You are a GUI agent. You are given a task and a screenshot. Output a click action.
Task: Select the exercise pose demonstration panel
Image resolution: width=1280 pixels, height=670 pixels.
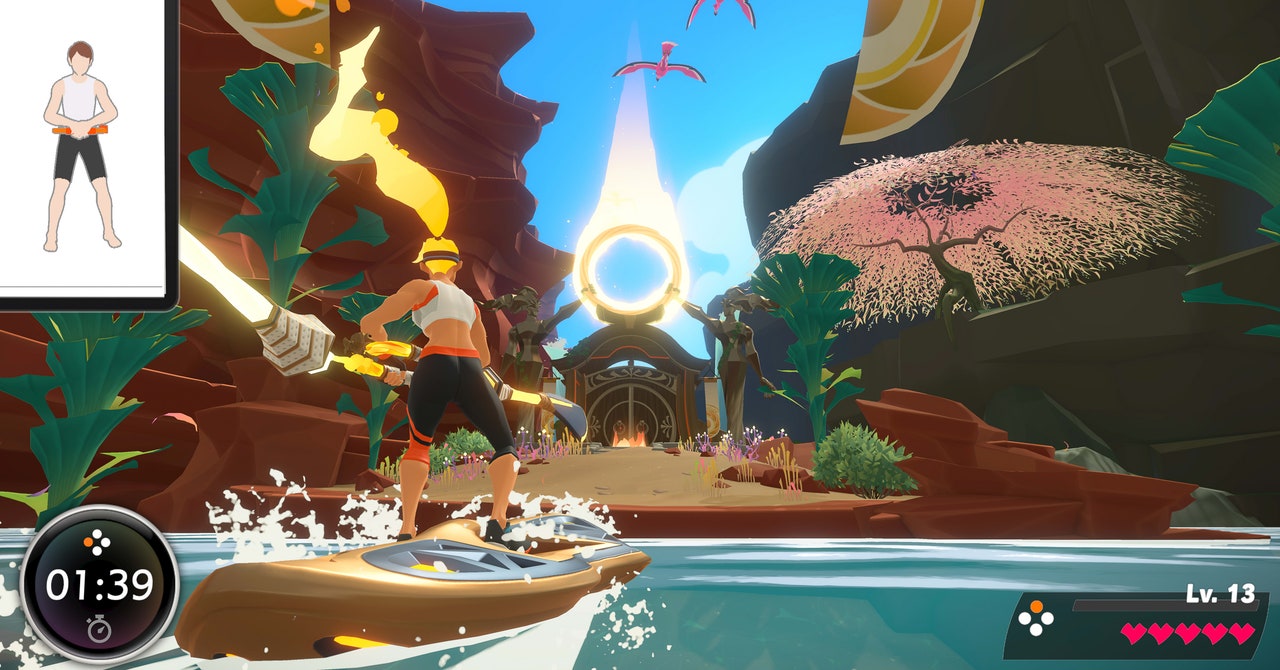point(85,150)
